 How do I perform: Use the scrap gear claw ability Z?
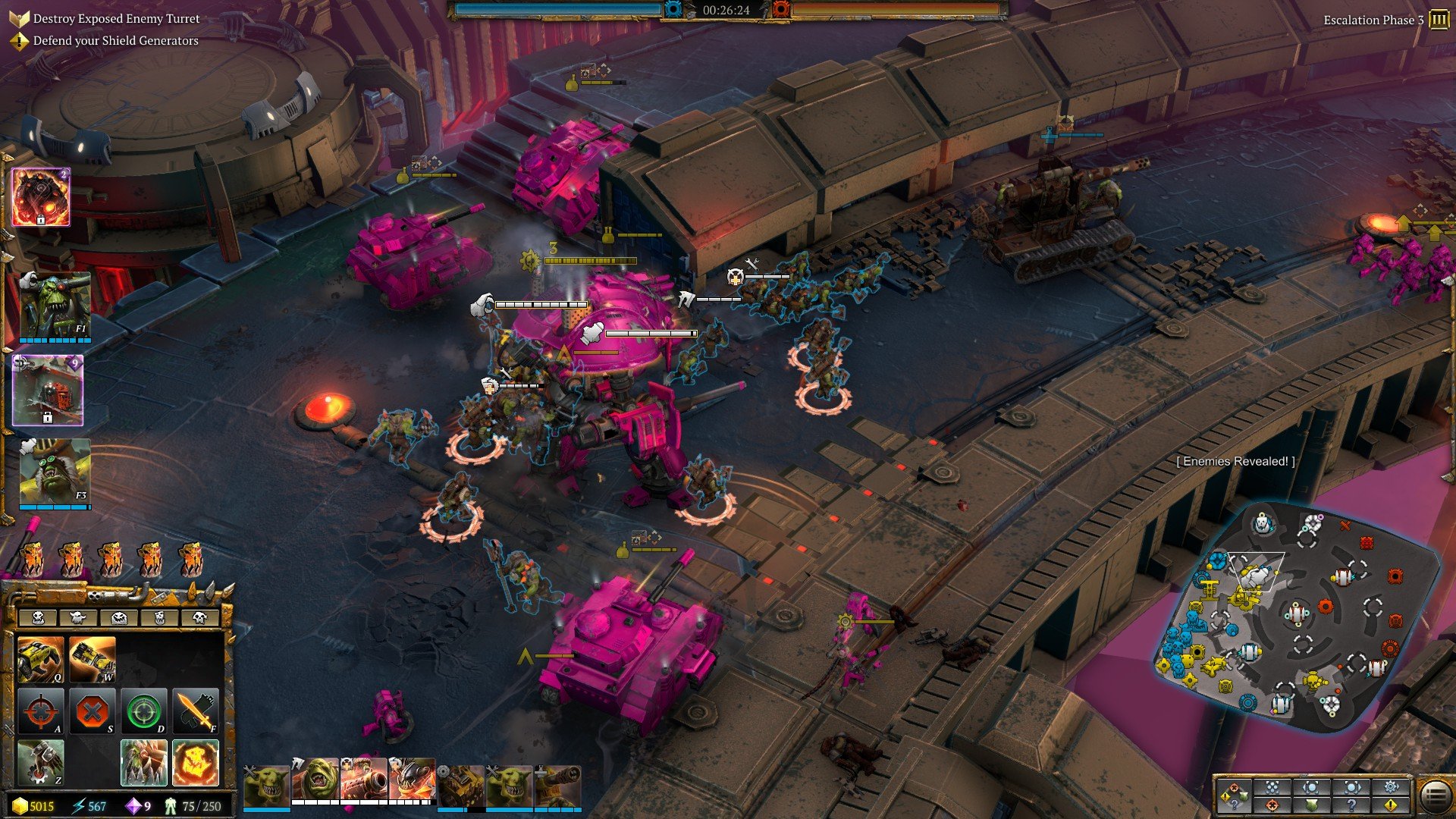coord(40,762)
